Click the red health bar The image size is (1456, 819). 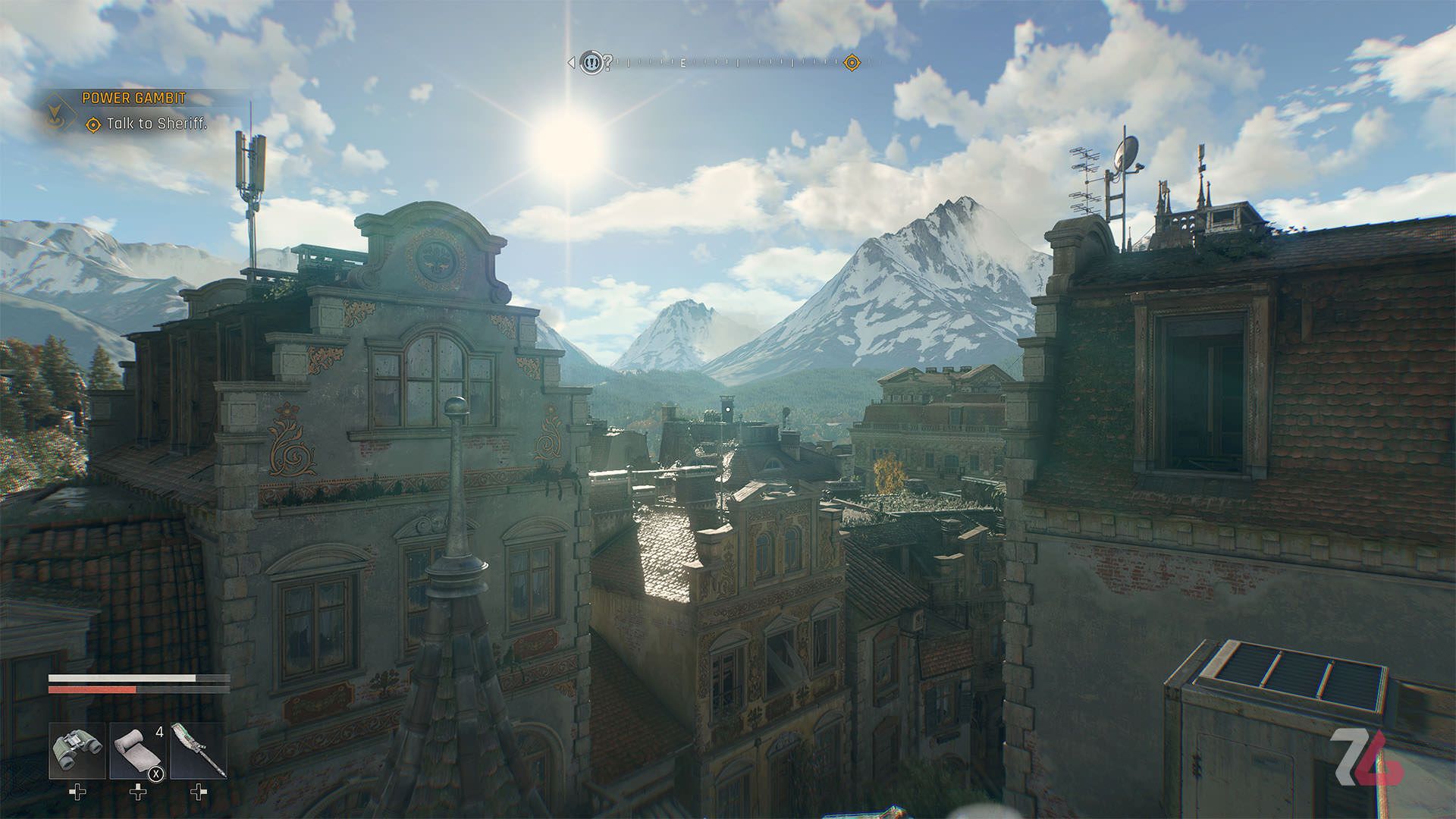point(93,690)
